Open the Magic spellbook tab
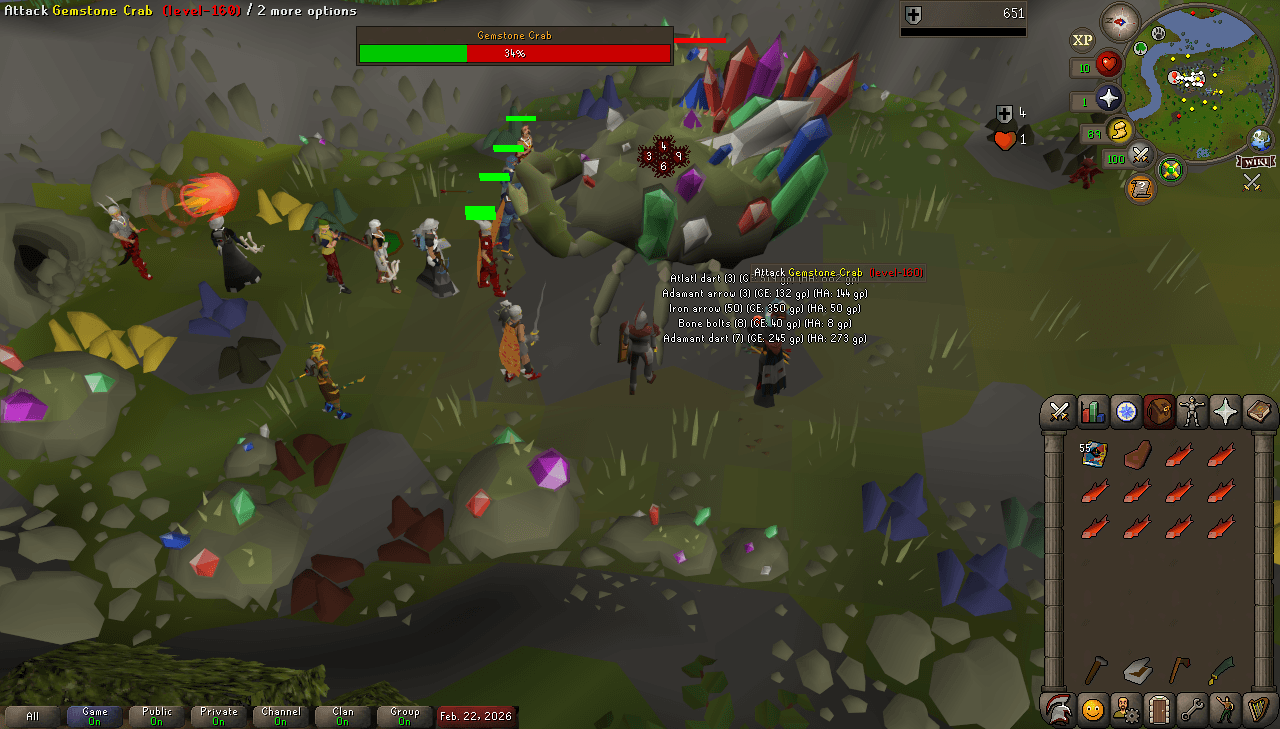The image size is (1280, 729). [1258, 412]
